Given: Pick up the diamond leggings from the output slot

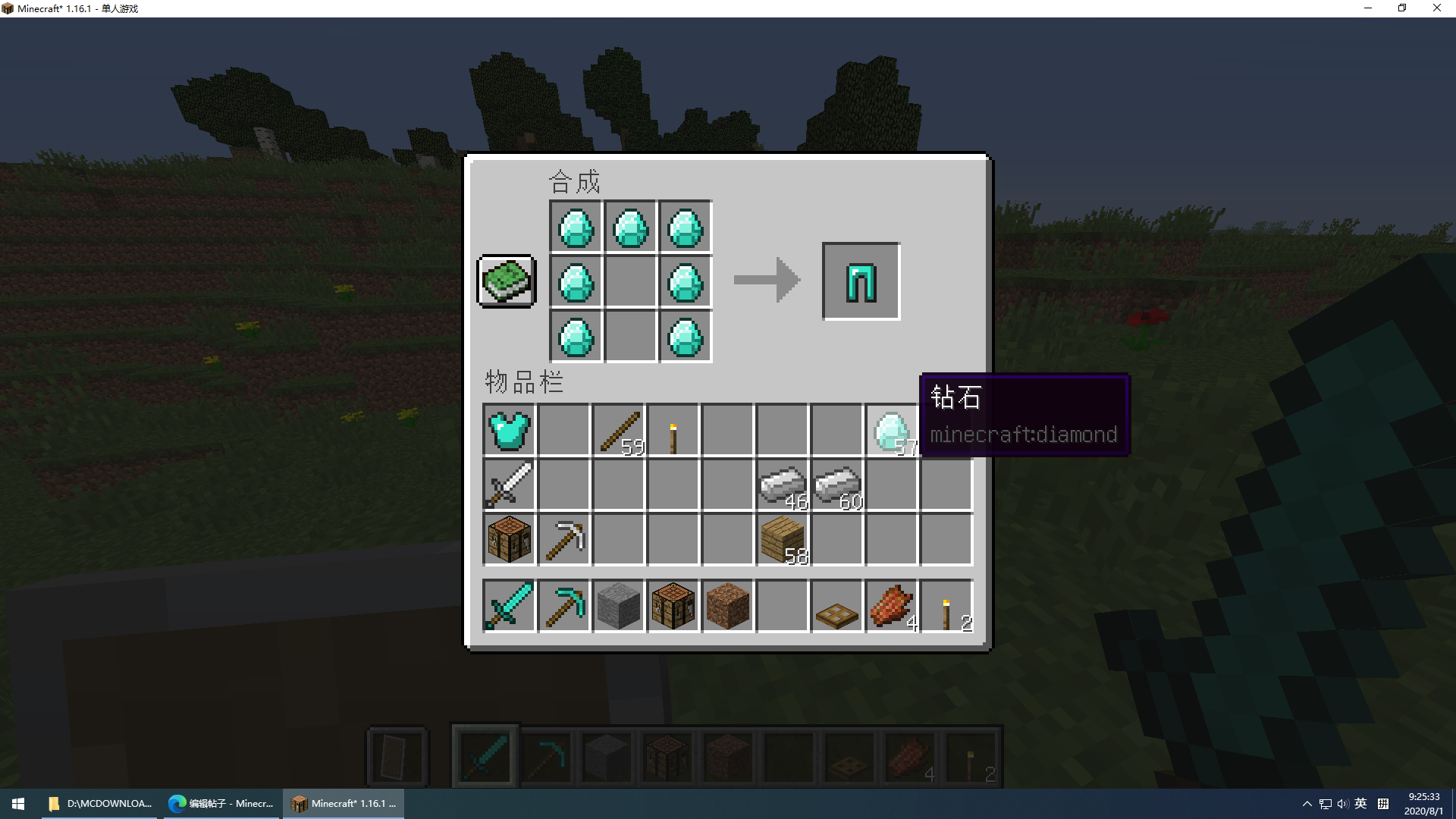Looking at the screenshot, I should pos(861,281).
